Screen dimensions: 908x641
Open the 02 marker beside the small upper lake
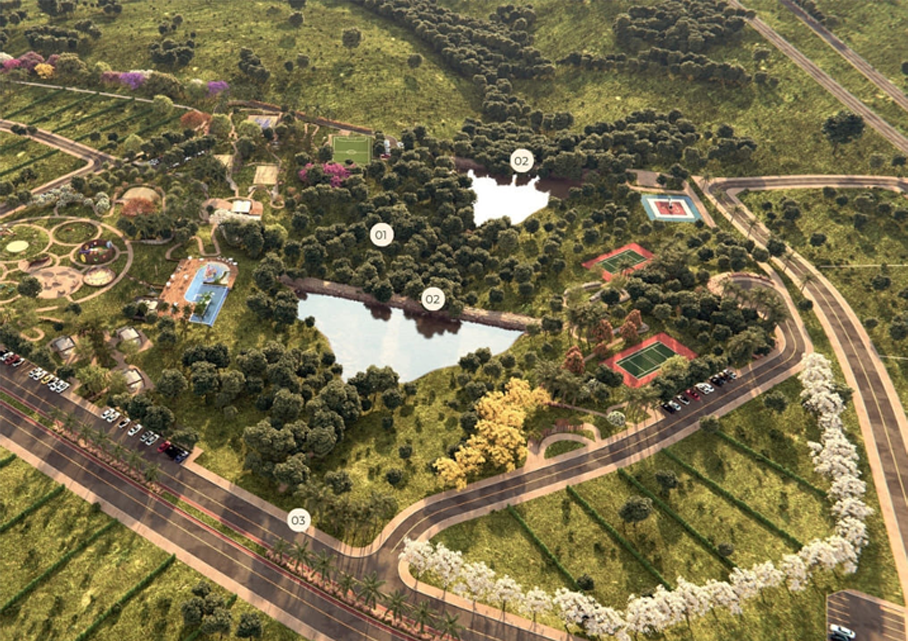(x=522, y=160)
